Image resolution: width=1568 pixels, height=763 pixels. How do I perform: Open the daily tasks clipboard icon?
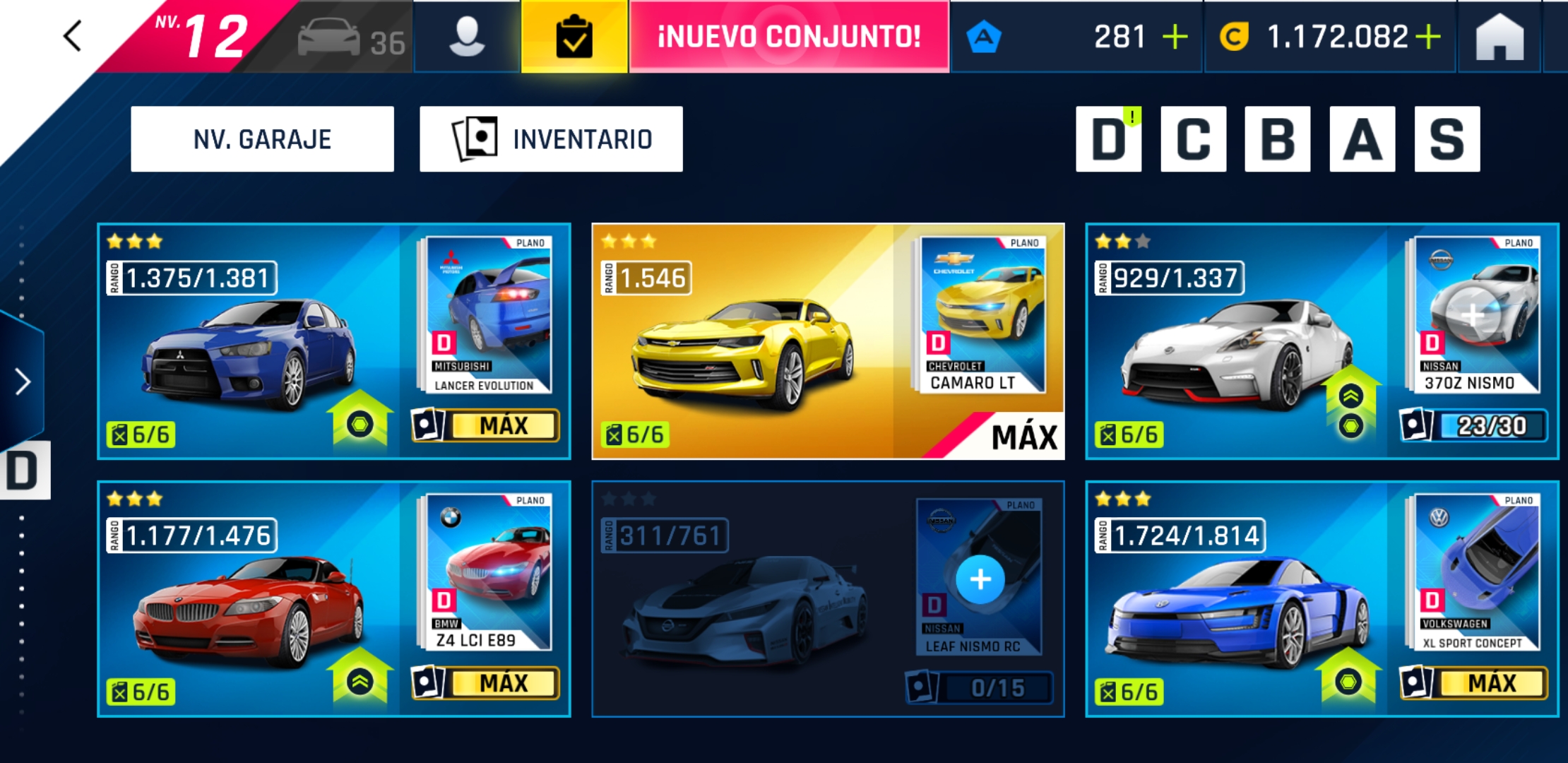point(574,37)
